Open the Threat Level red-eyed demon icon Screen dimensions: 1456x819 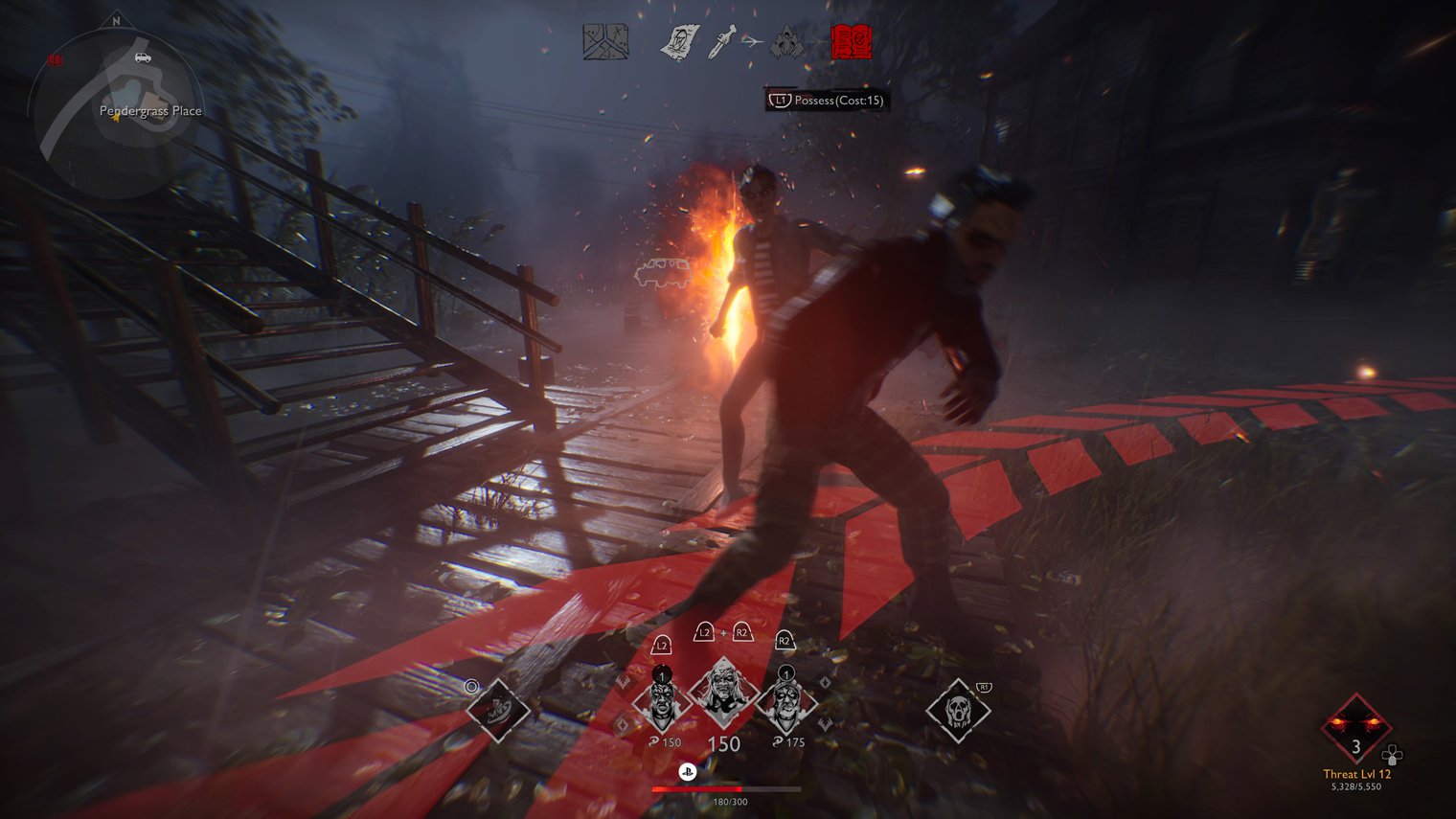1355,730
